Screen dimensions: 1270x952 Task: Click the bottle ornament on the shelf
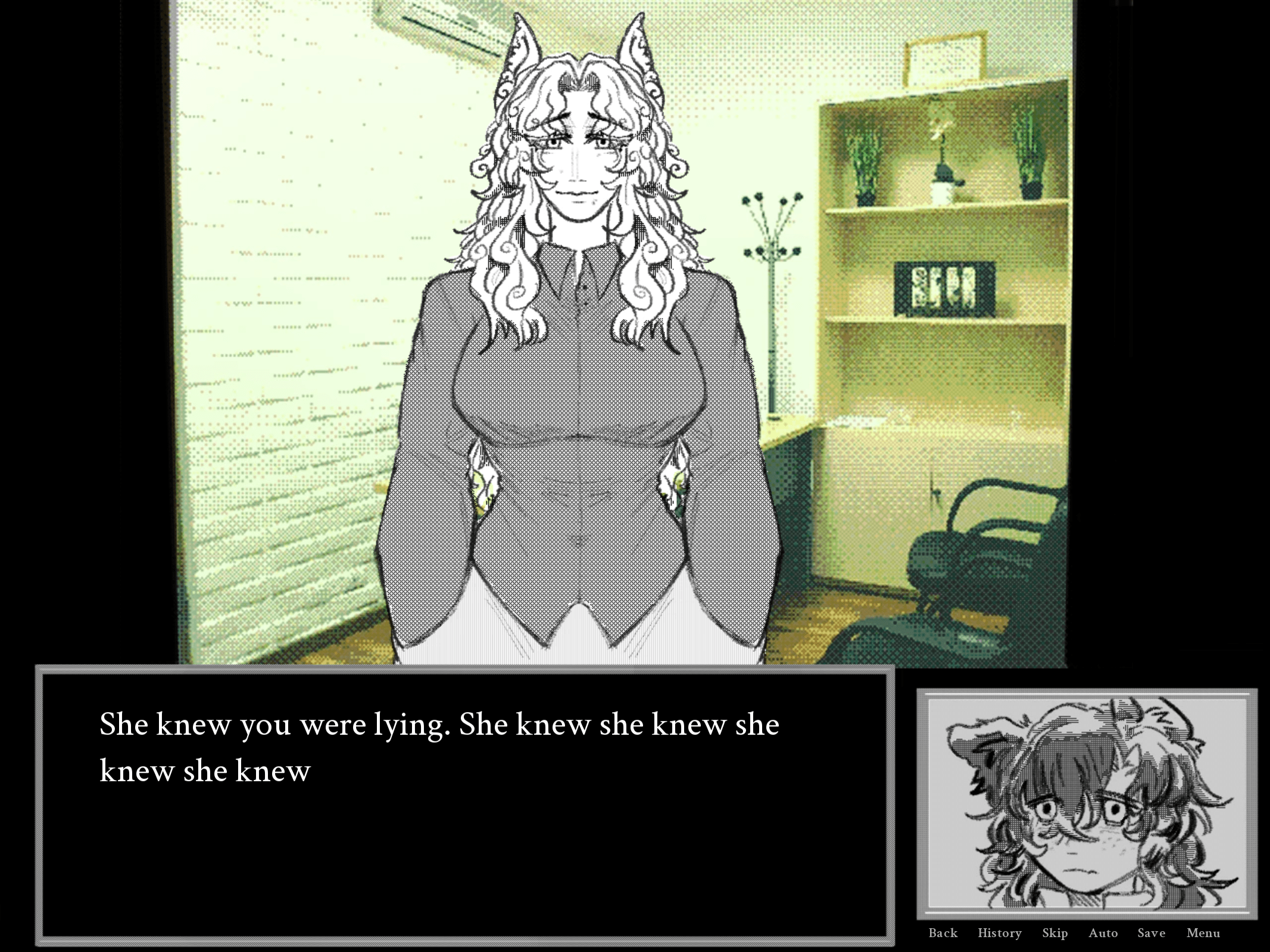coord(944,179)
